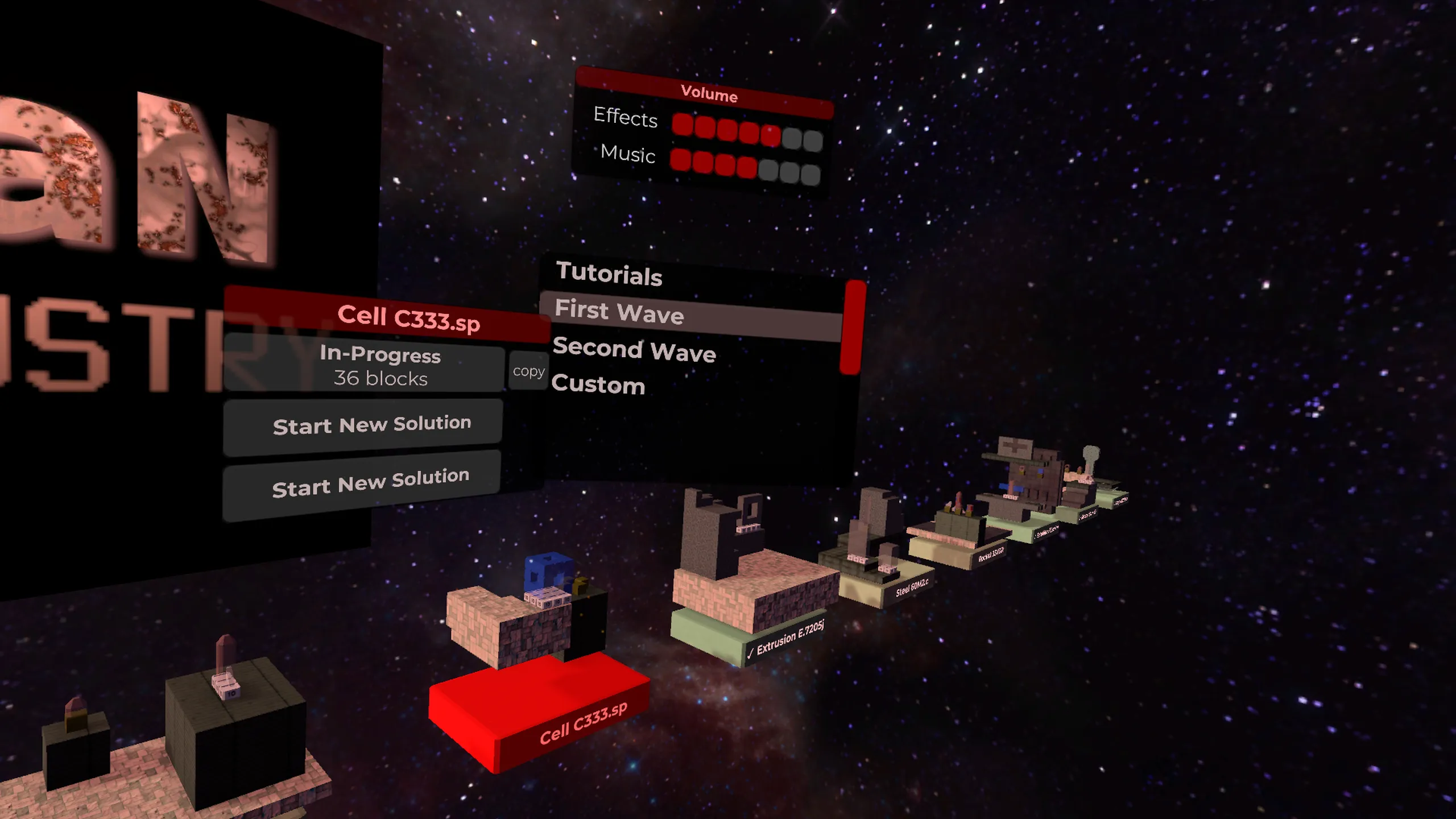The image size is (1456, 819).
Task: Copy the in-progress solution
Action: click(528, 371)
